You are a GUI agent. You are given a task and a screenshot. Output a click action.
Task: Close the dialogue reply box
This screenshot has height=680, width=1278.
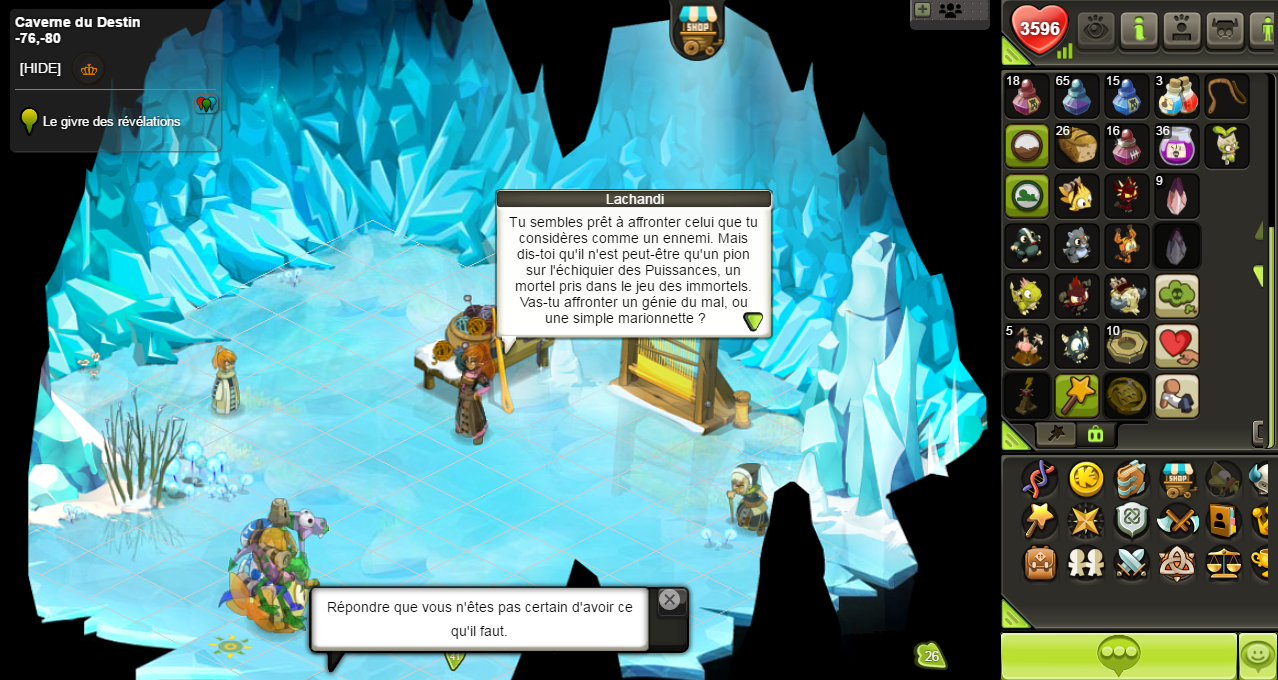tap(669, 600)
